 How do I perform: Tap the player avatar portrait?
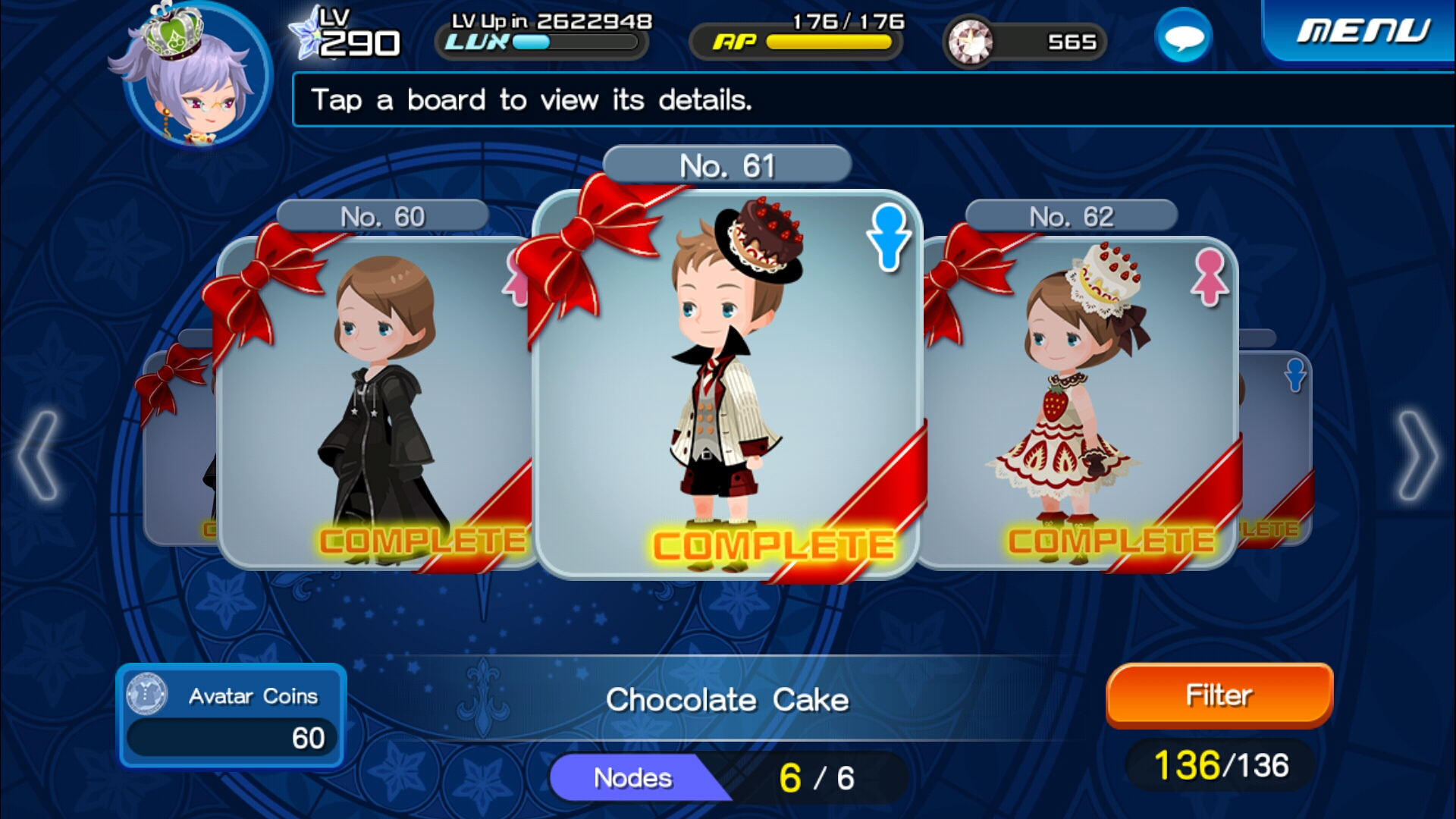196,76
